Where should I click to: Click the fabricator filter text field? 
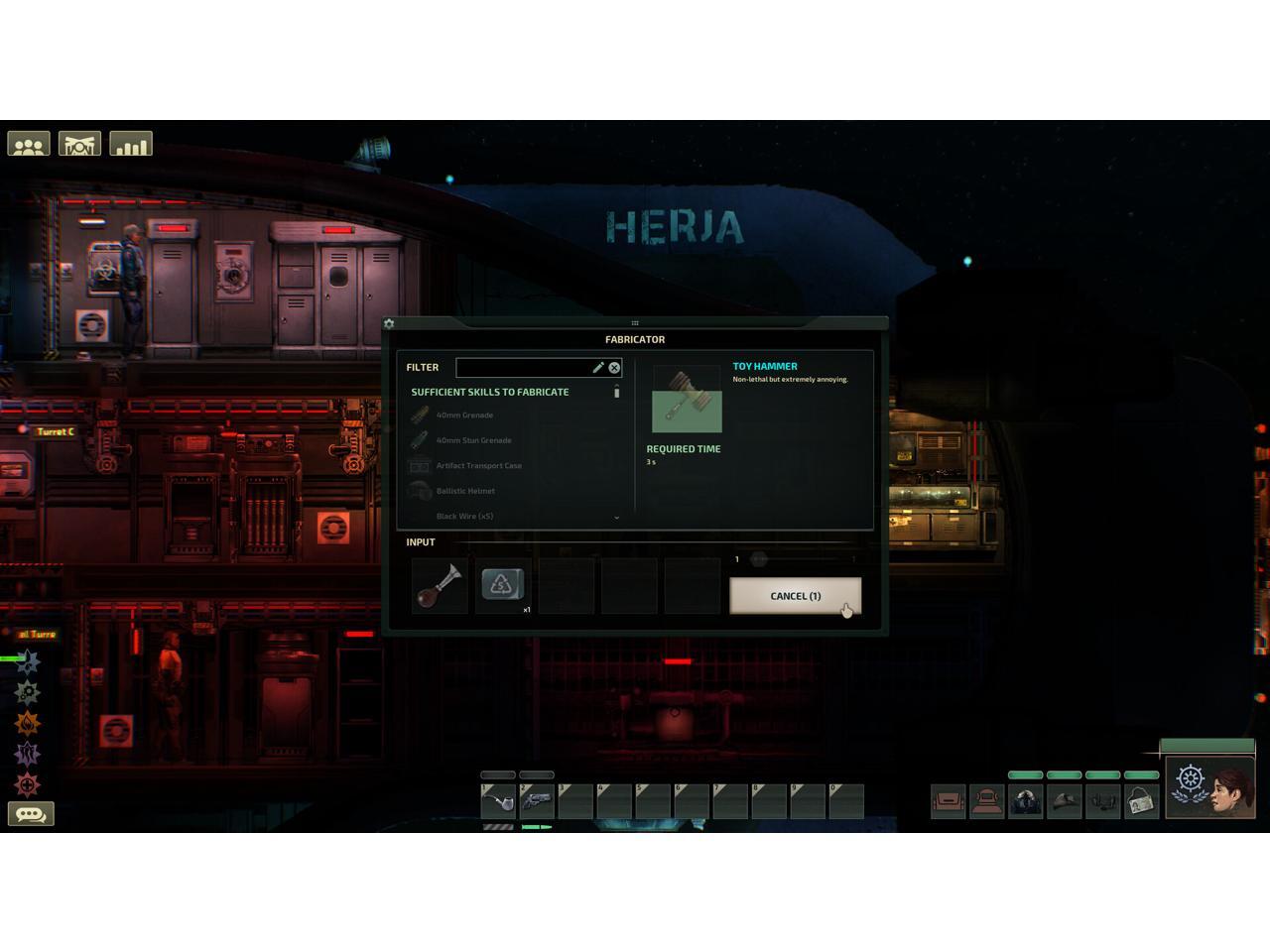(523, 368)
